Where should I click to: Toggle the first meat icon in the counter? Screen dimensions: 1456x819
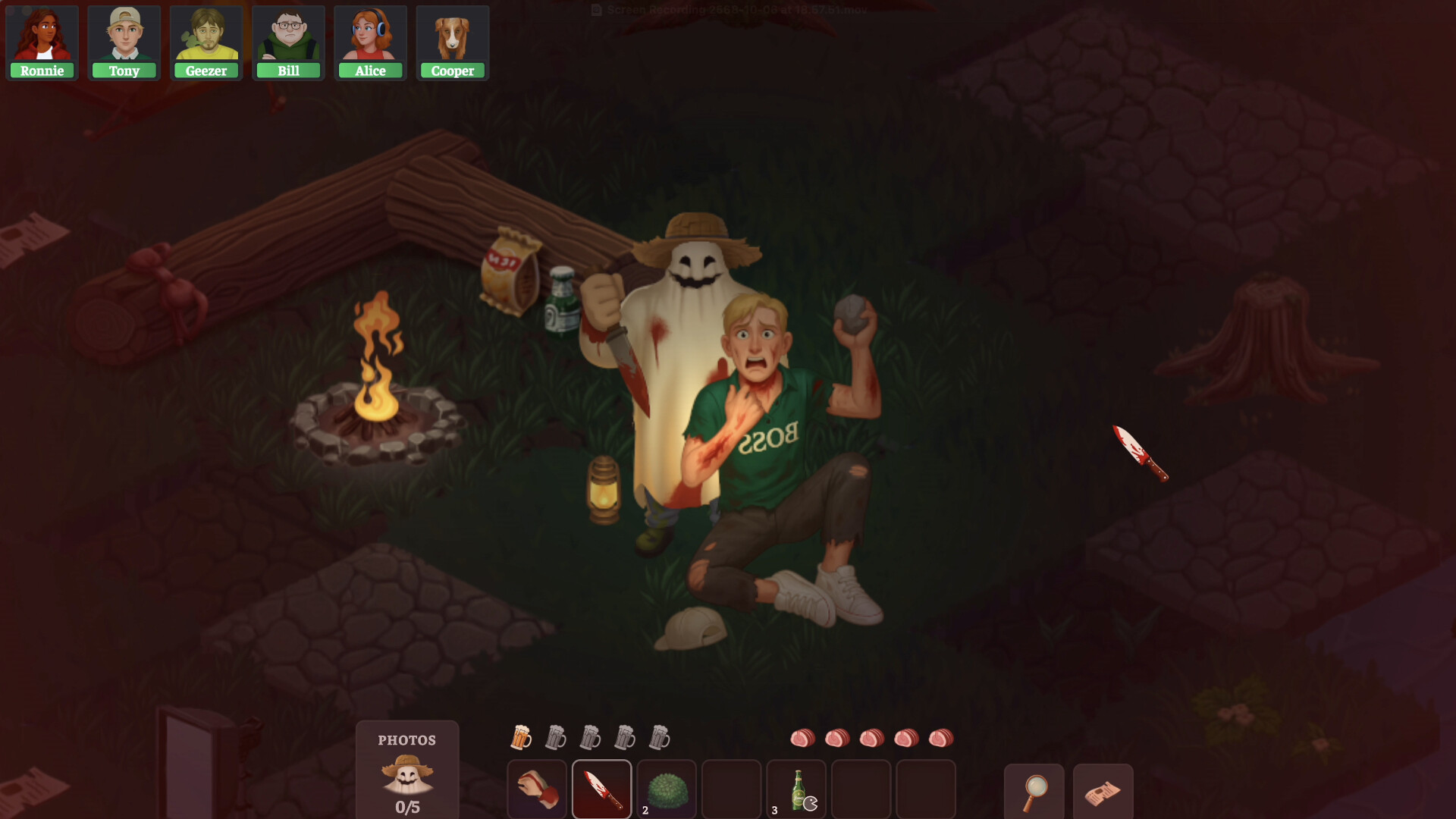click(x=803, y=736)
